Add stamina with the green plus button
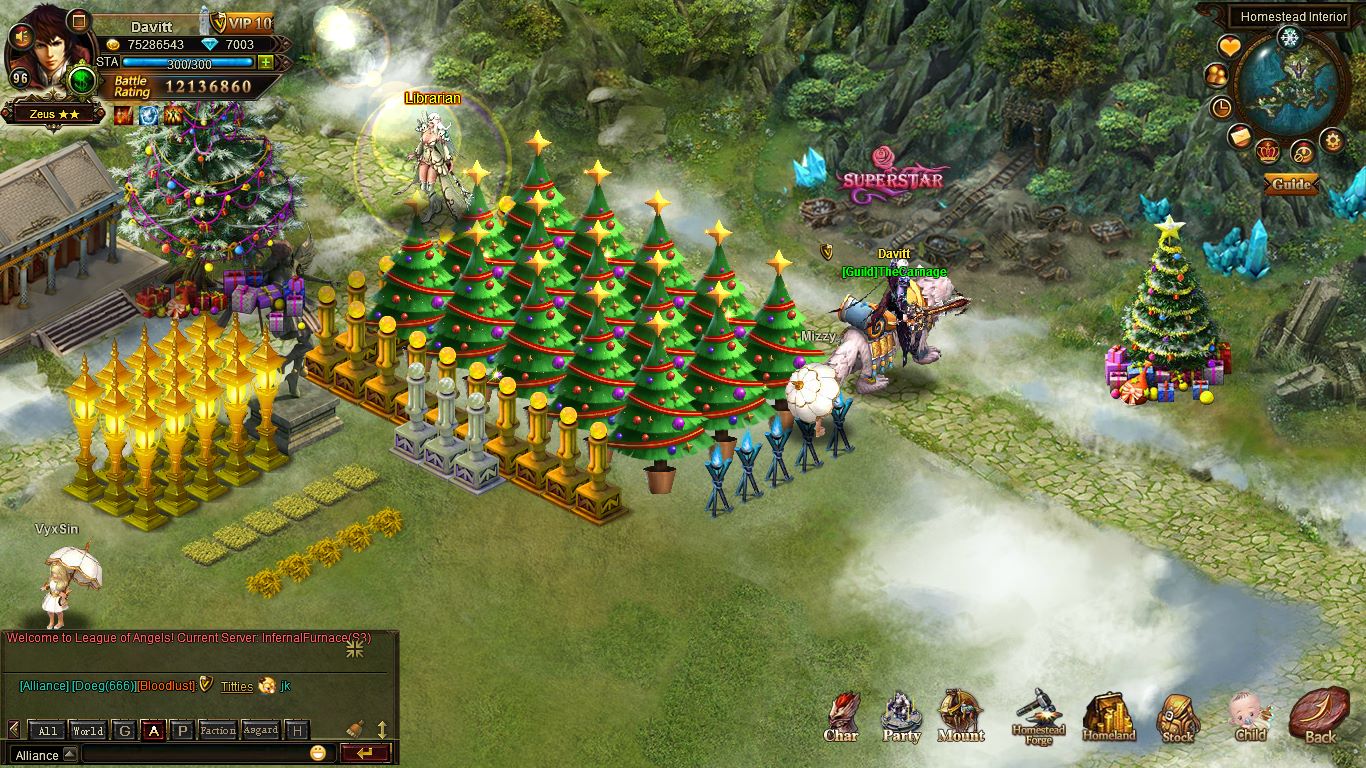 (265, 62)
